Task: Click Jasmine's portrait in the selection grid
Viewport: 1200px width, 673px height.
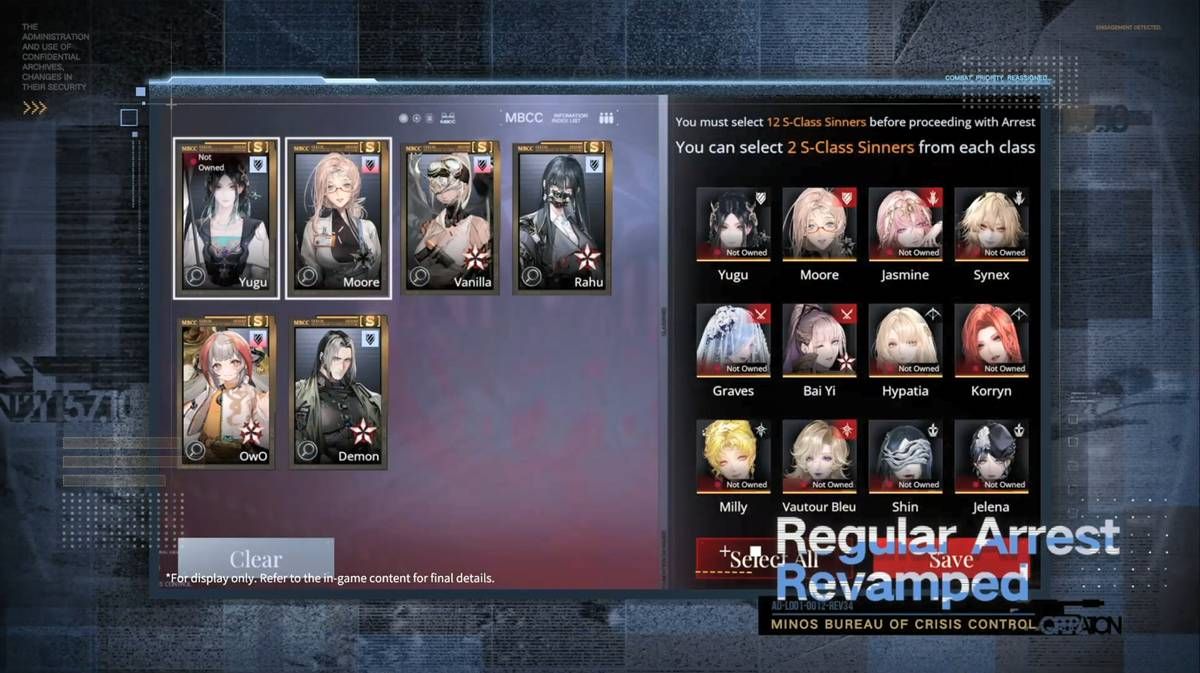Action: [x=906, y=223]
